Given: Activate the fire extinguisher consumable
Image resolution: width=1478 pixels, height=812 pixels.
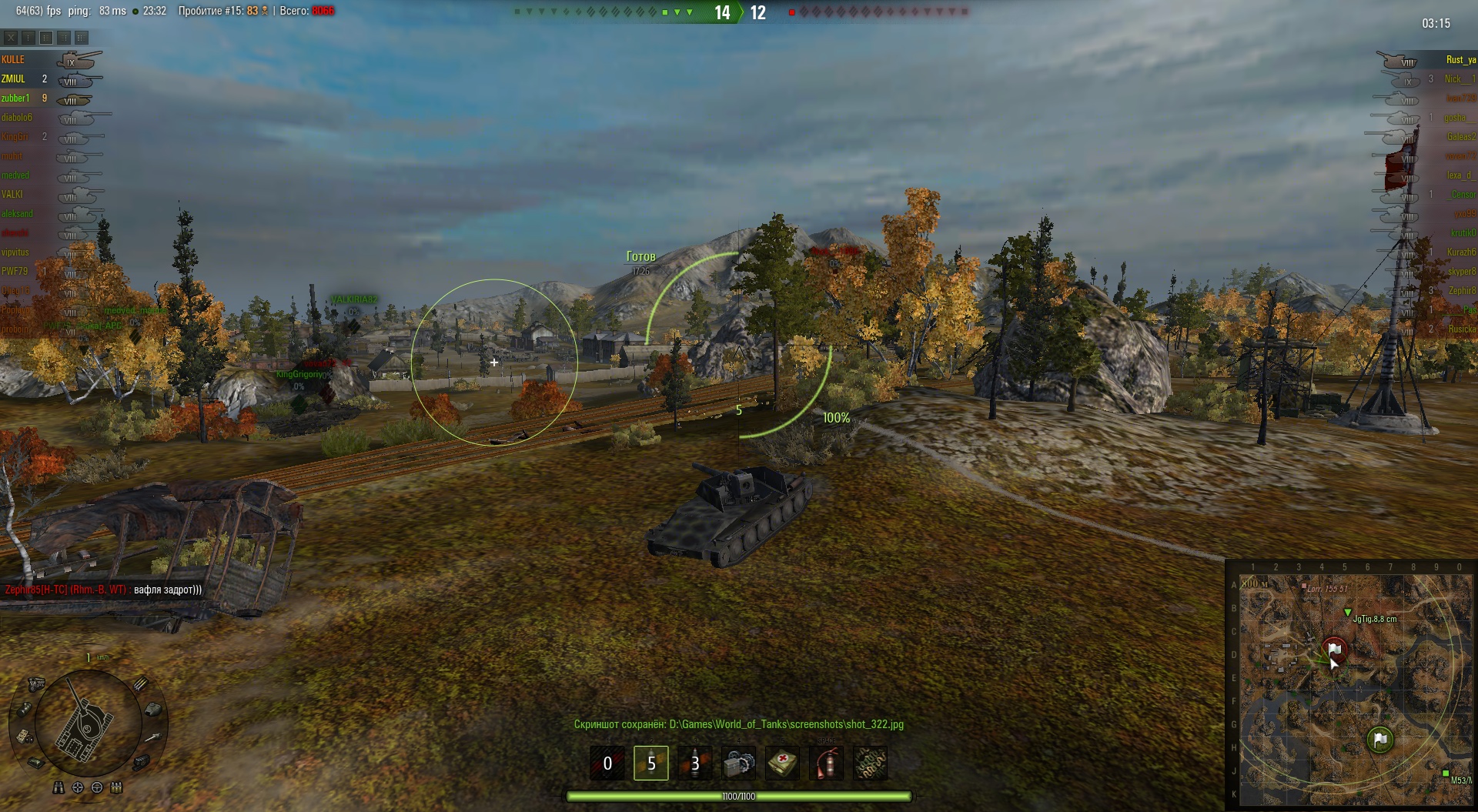Looking at the screenshot, I should click(826, 763).
